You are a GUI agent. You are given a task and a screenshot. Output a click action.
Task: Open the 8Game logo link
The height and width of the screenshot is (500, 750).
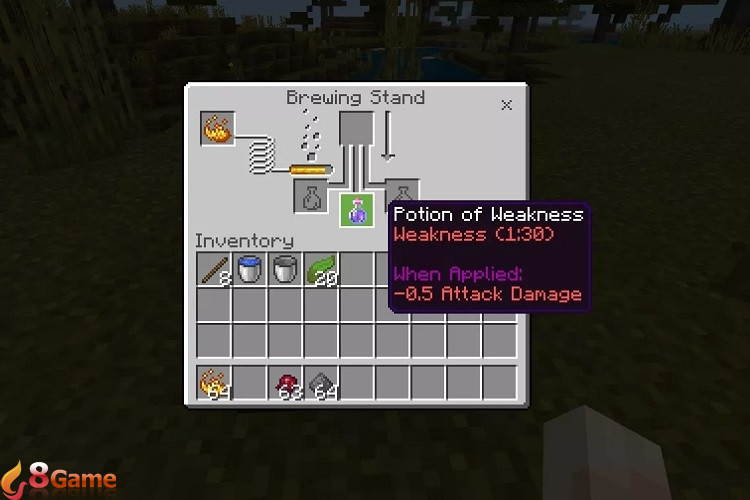(59, 477)
